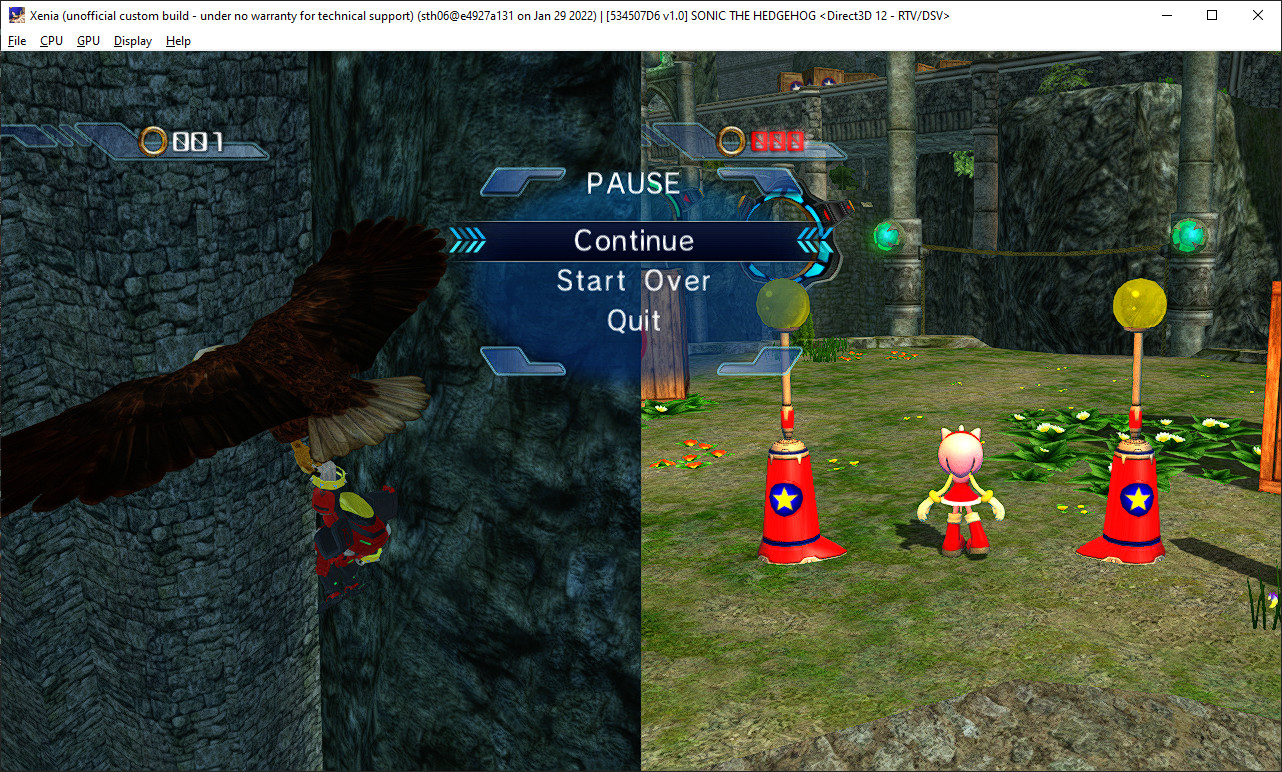Select Start Over from the pause menu

coord(633,281)
